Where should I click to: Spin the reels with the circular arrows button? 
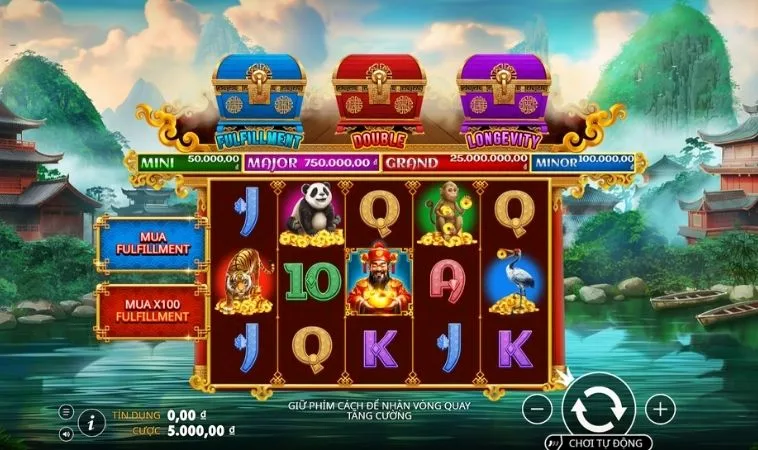point(598,408)
